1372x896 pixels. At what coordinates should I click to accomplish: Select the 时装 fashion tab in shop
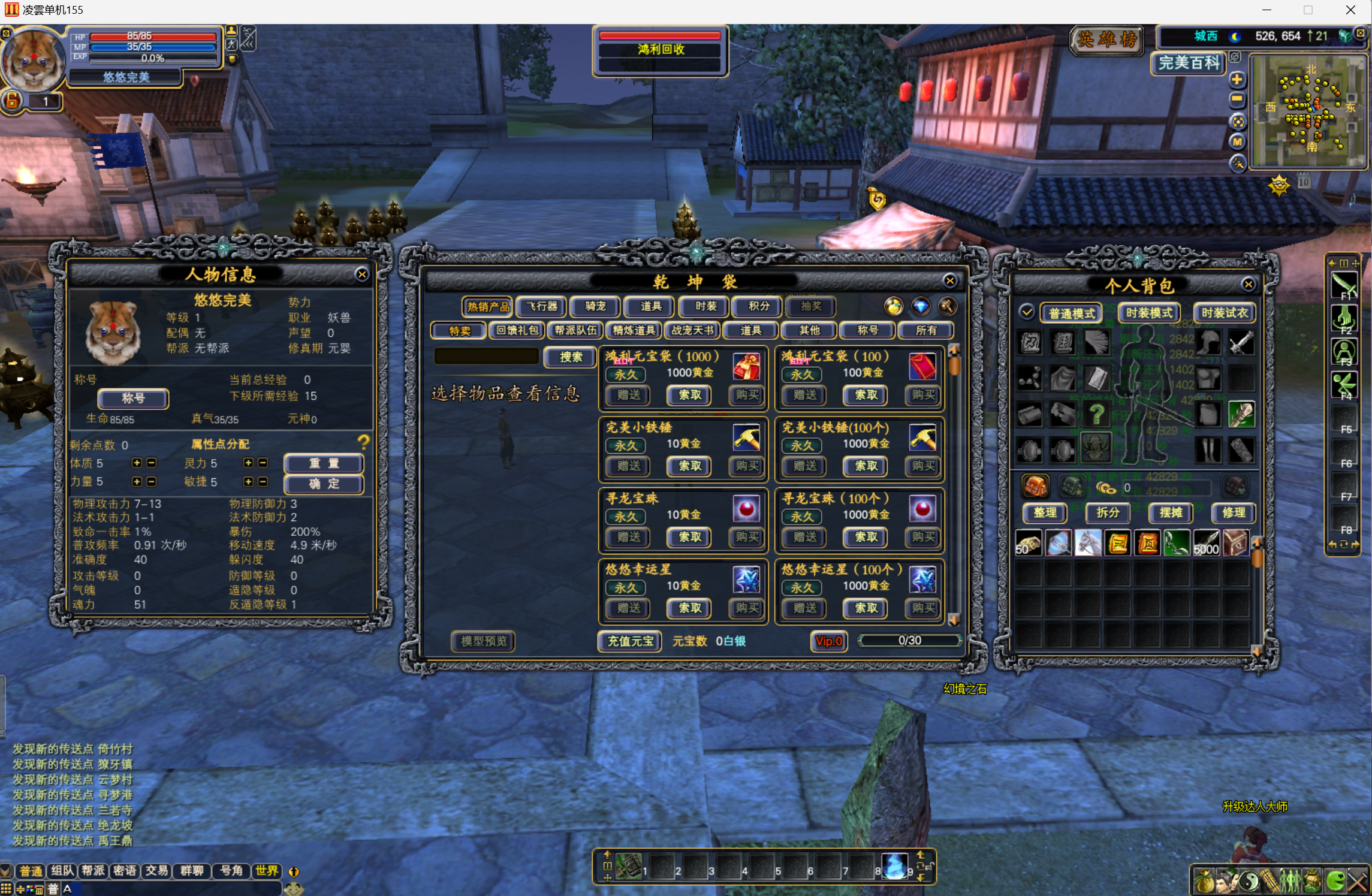[705, 307]
